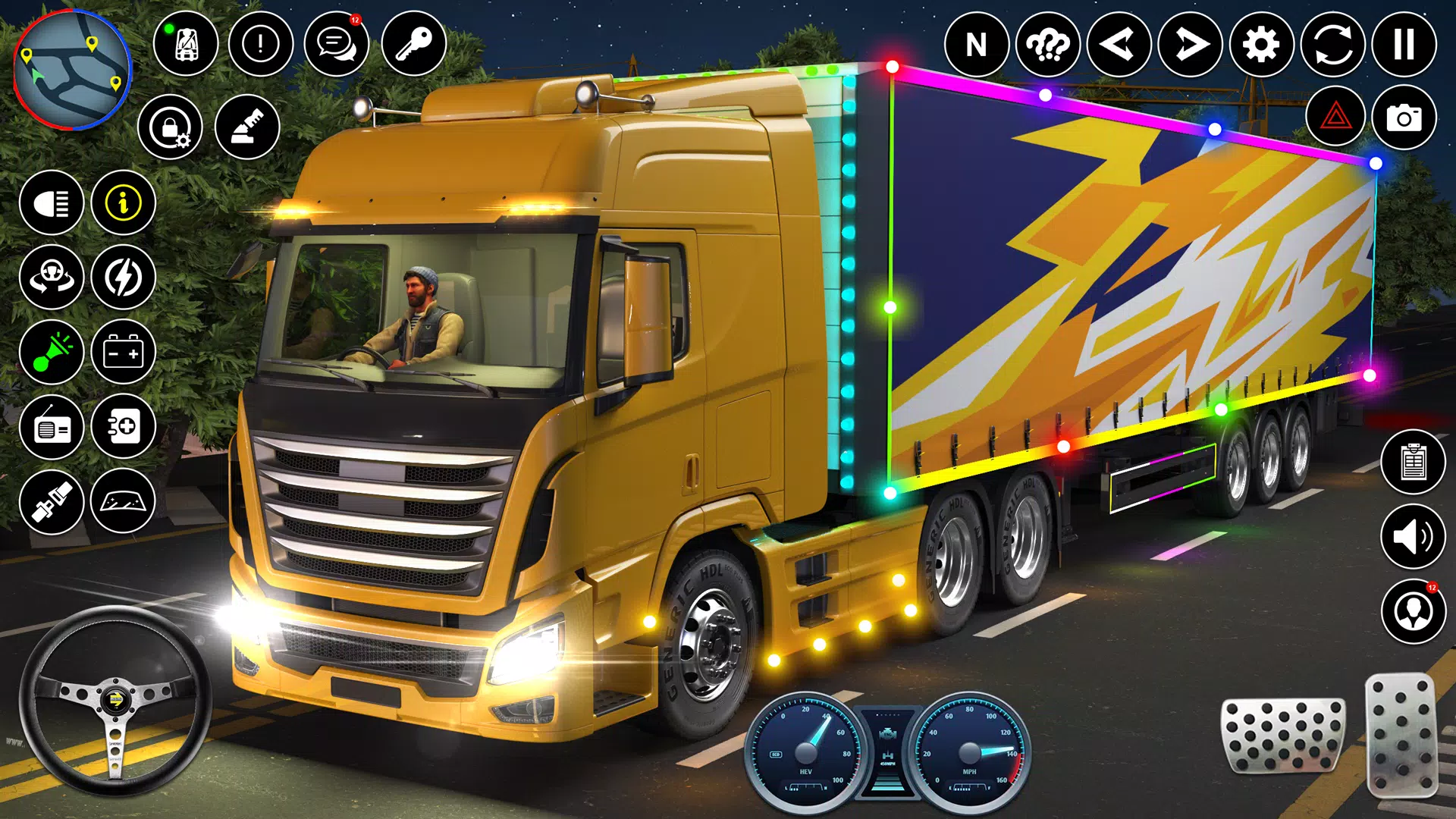Viewport: 1456px width, 819px height.
Task: Activate the right turn indicator arrow
Action: [x=1190, y=45]
